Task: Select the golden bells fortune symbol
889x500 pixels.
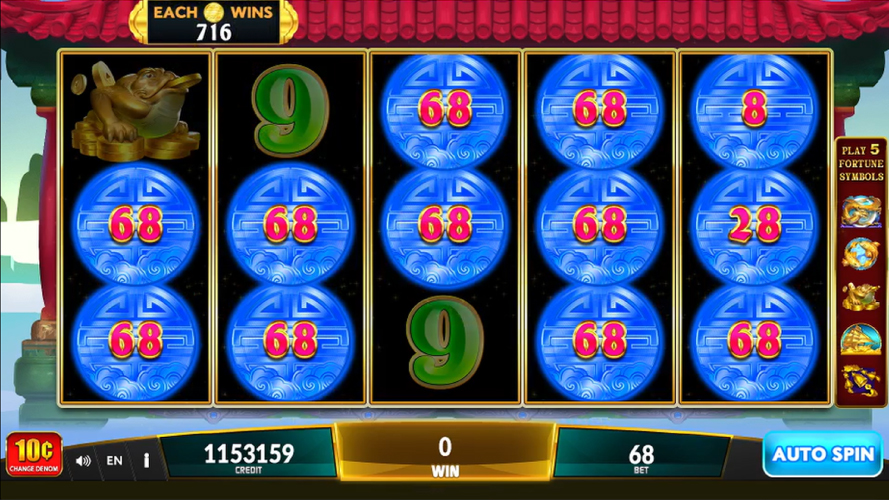Action: pyautogui.click(x=860, y=380)
